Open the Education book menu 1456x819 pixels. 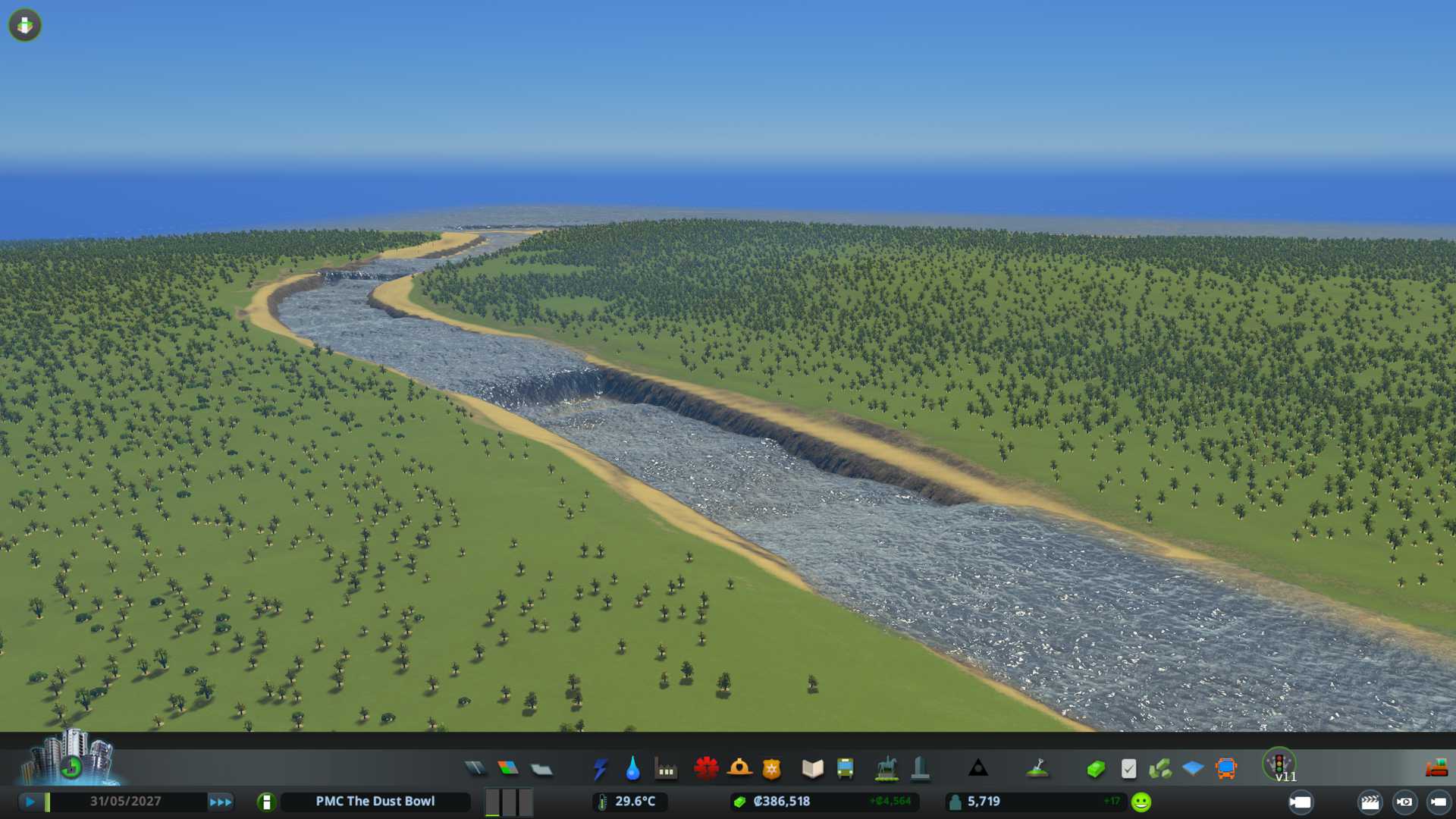(x=812, y=769)
